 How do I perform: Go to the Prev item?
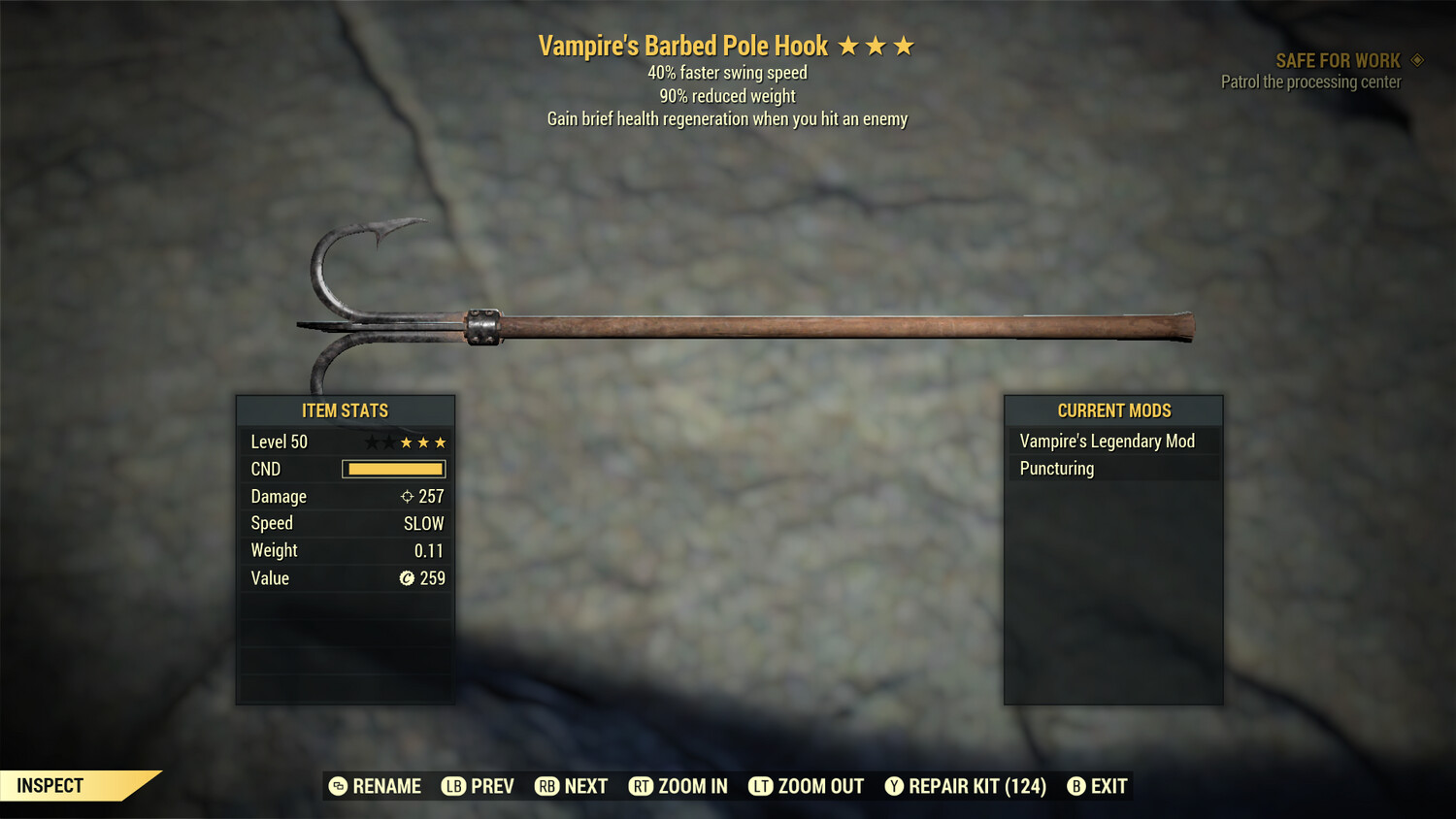(478, 786)
